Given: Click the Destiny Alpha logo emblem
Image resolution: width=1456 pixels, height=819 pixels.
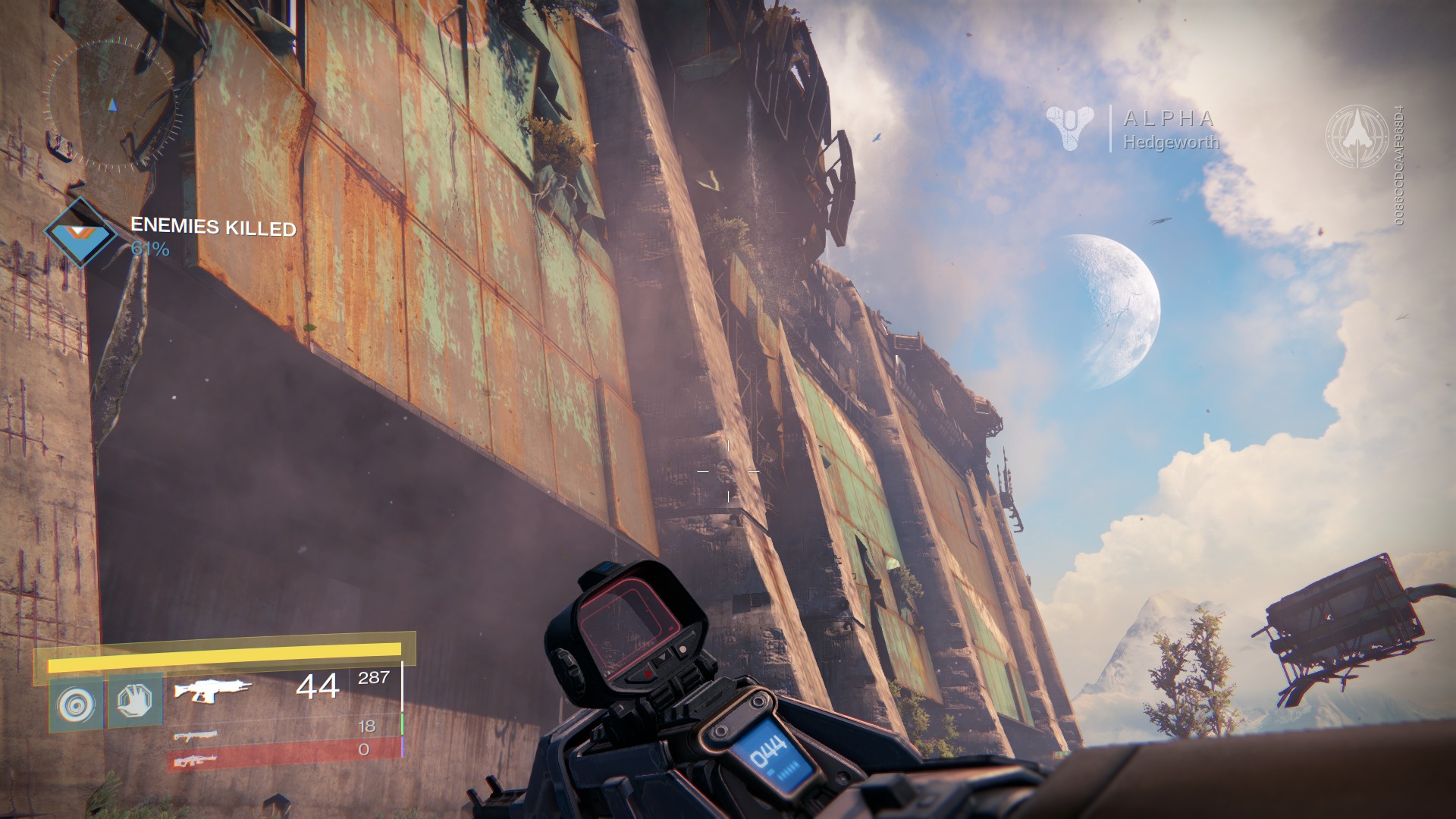Looking at the screenshot, I should pyautogui.click(x=1070, y=127).
